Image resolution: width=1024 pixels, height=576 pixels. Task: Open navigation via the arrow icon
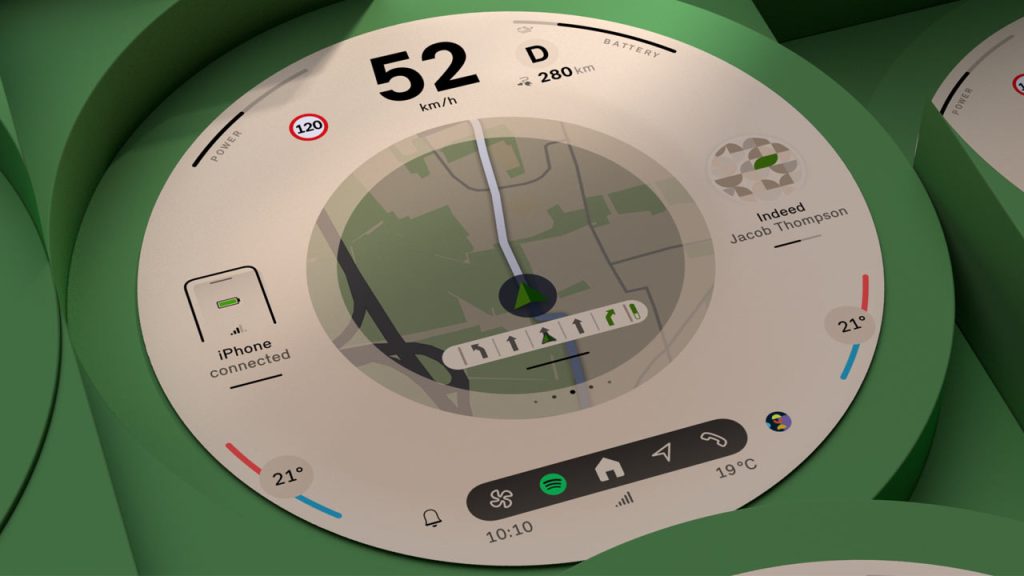click(661, 453)
